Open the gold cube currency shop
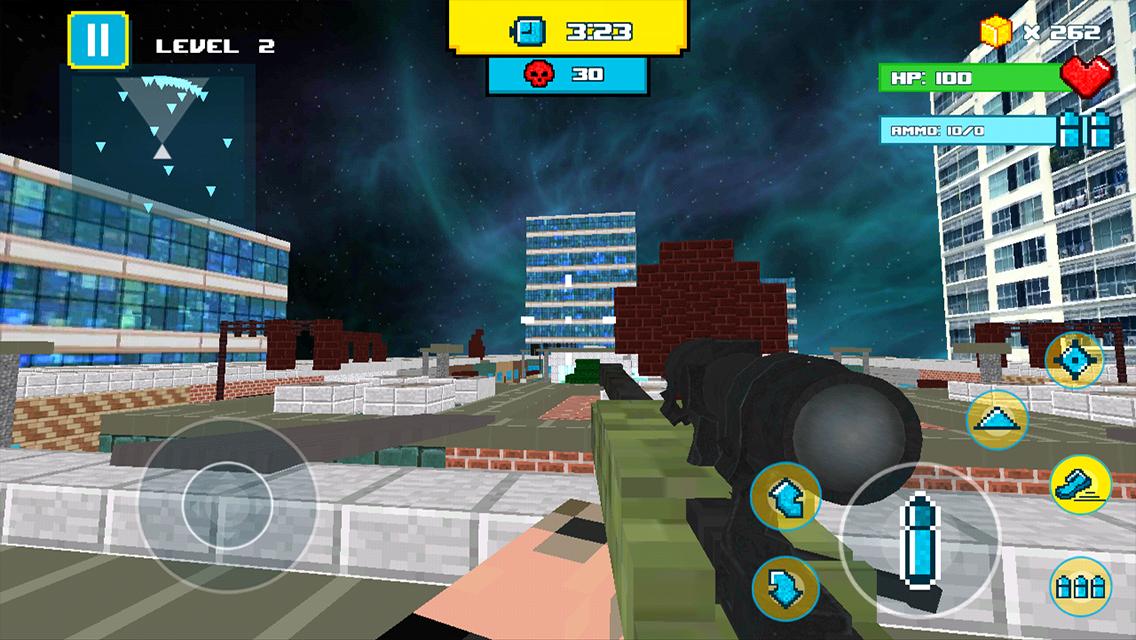This screenshot has height=640, width=1136. pos(997,32)
